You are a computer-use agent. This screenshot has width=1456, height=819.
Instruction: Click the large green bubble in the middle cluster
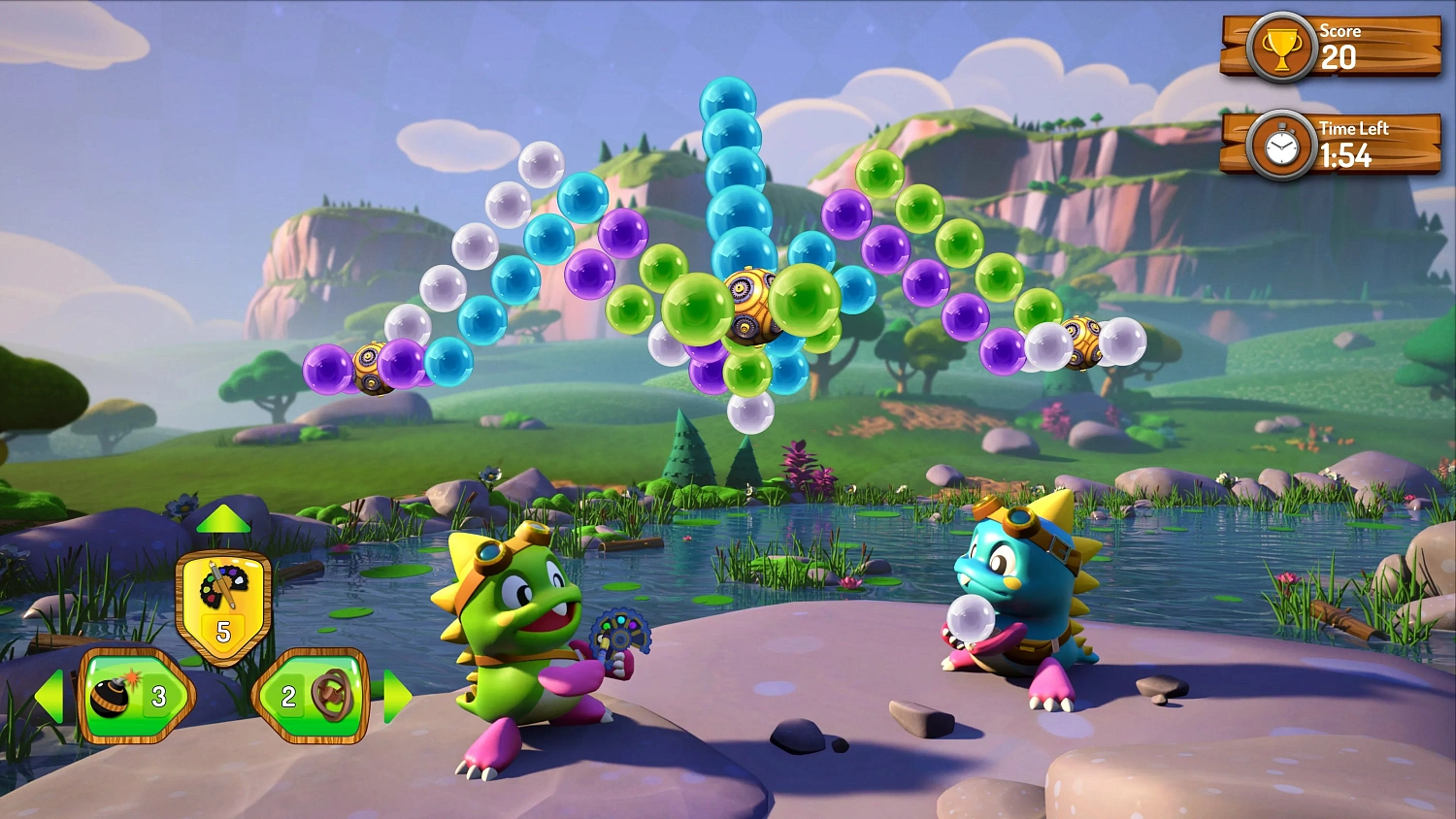click(695, 309)
